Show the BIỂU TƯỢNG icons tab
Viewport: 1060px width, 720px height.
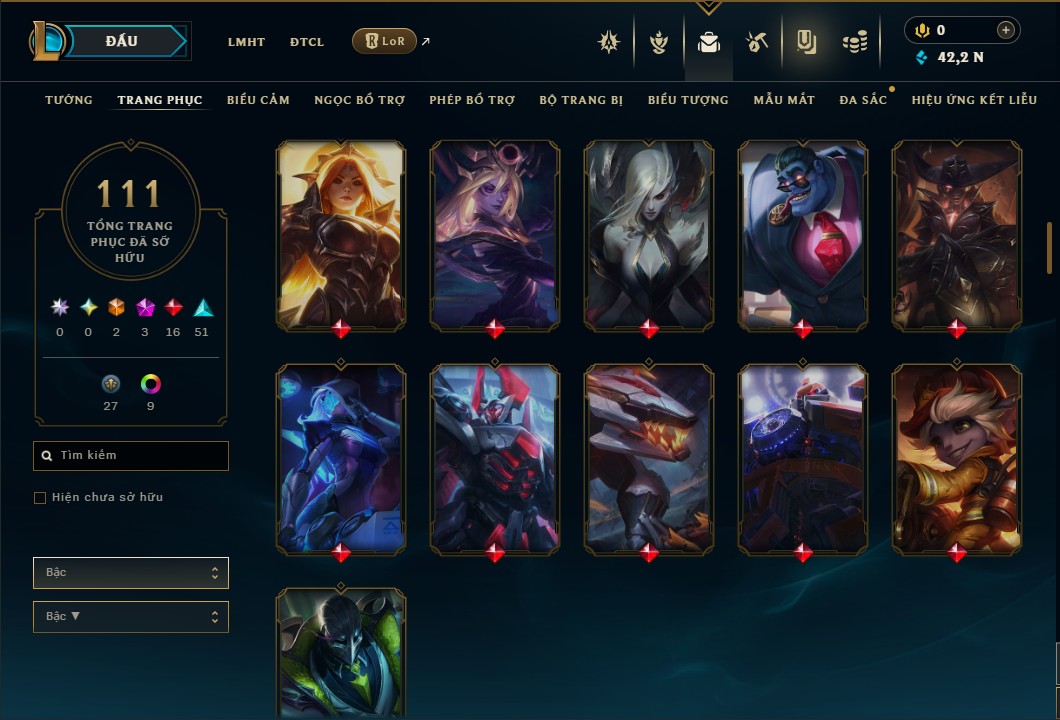point(688,100)
